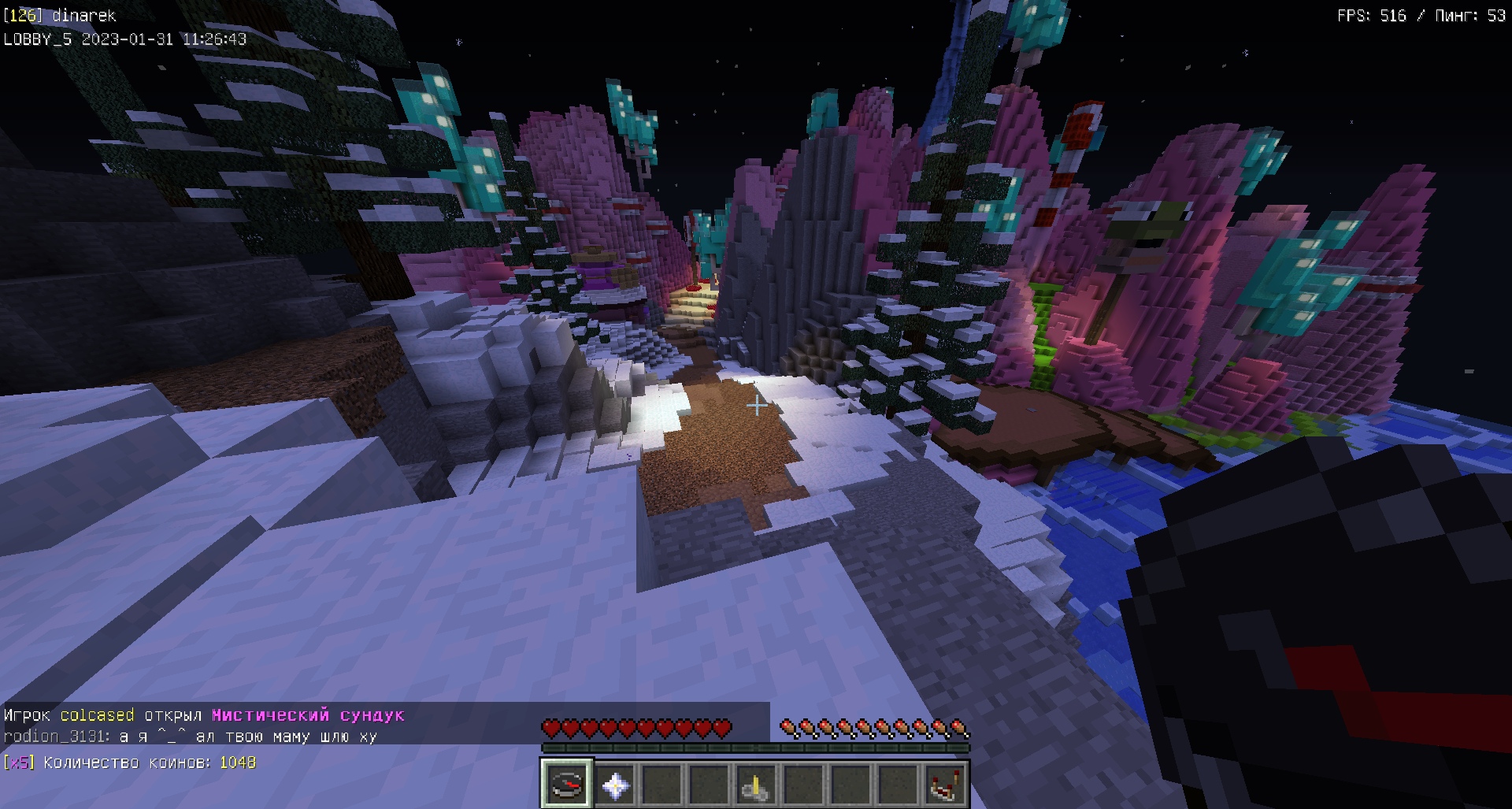Choose the lever item in the hotbar
The image size is (1512, 809).
pos(756,785)
